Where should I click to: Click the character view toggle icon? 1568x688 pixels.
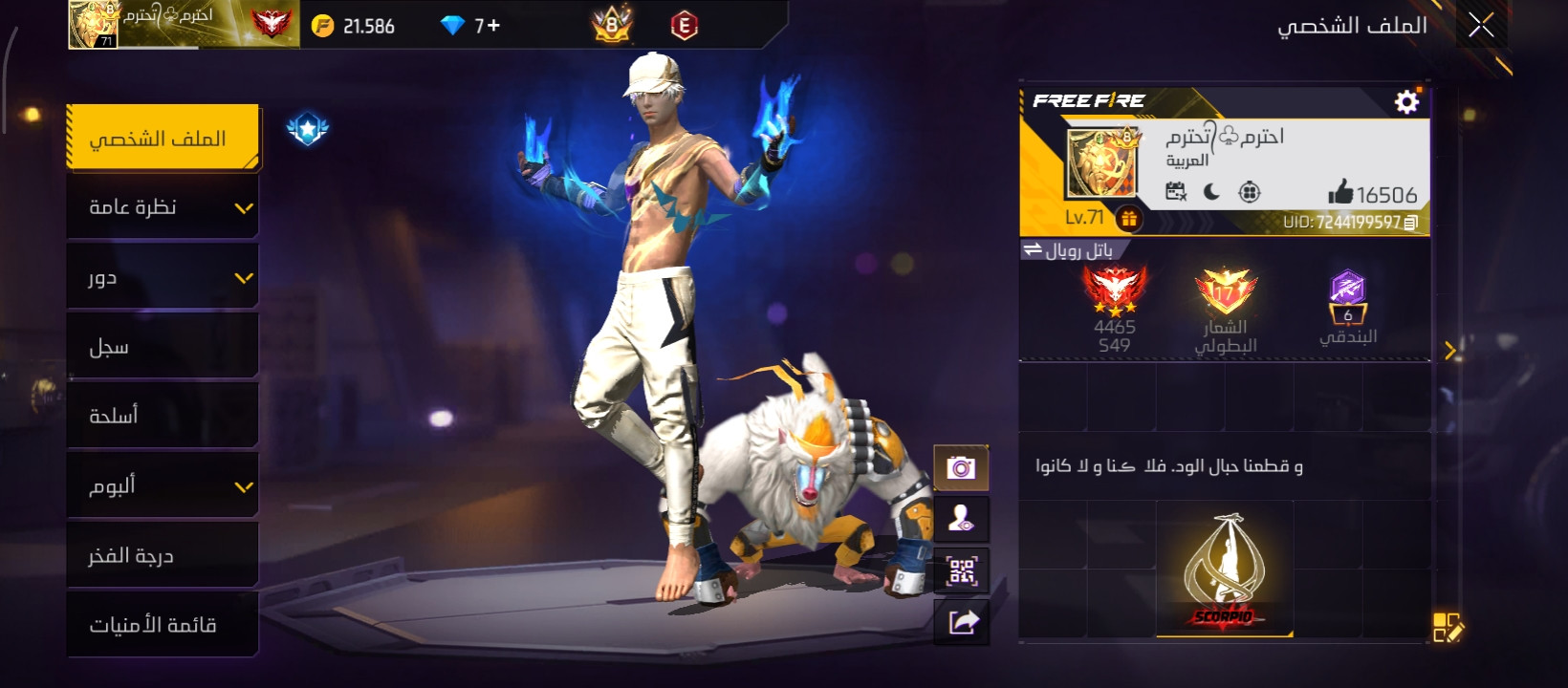click(x=961, y=520)
